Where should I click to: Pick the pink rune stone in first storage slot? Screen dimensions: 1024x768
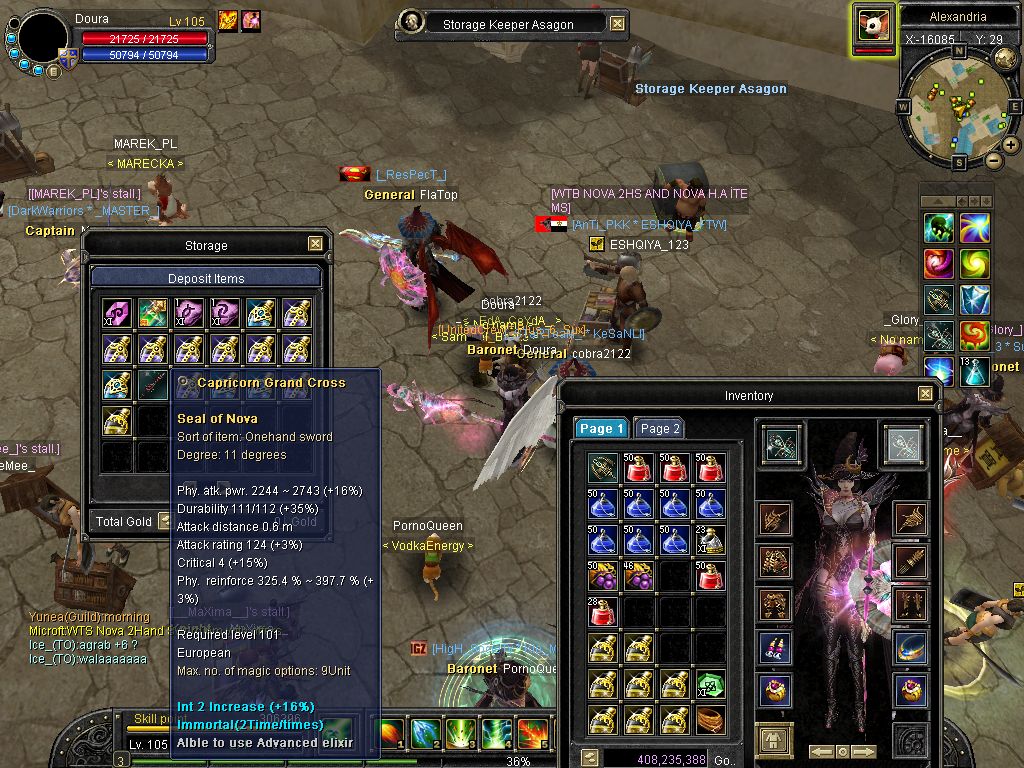pos(117,313)
